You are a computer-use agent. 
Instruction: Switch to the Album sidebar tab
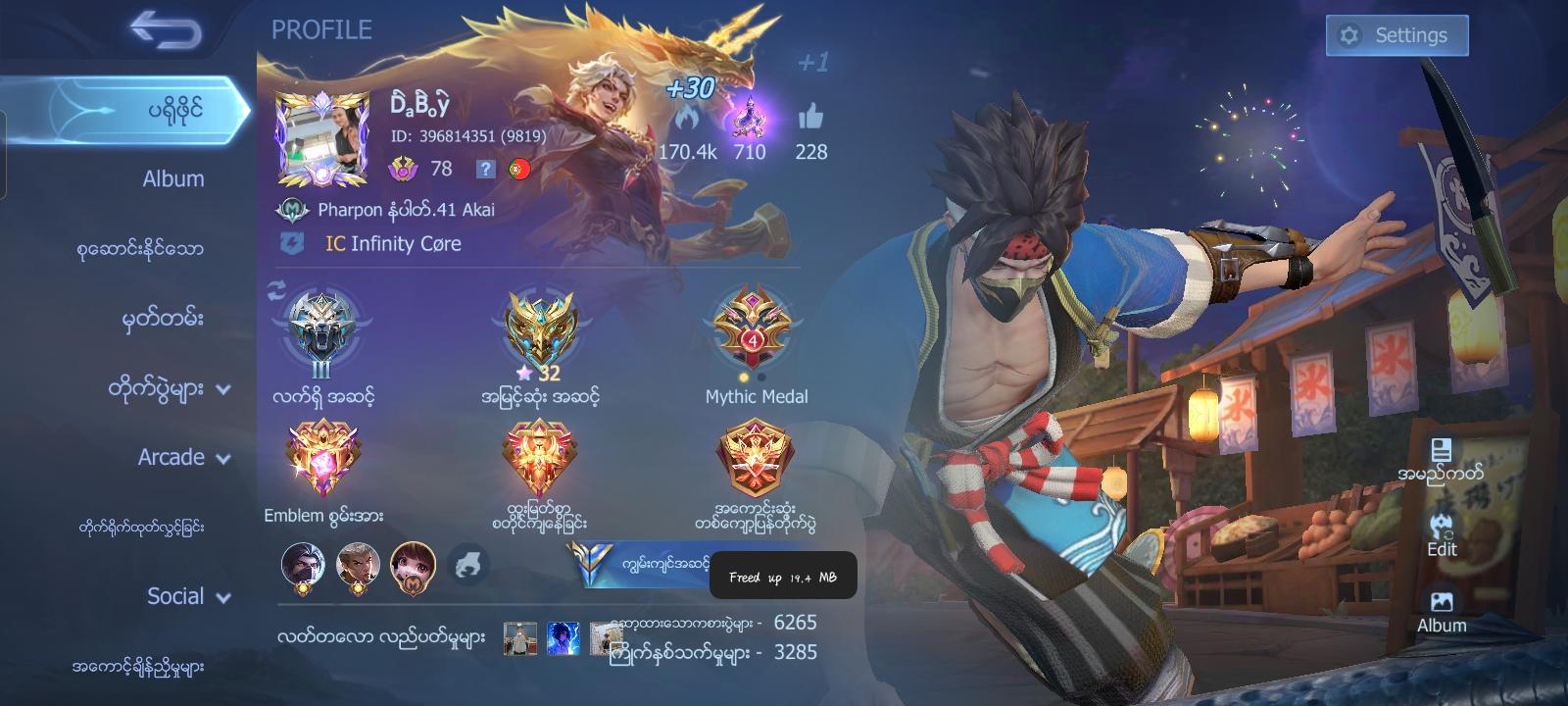(171, 178)
